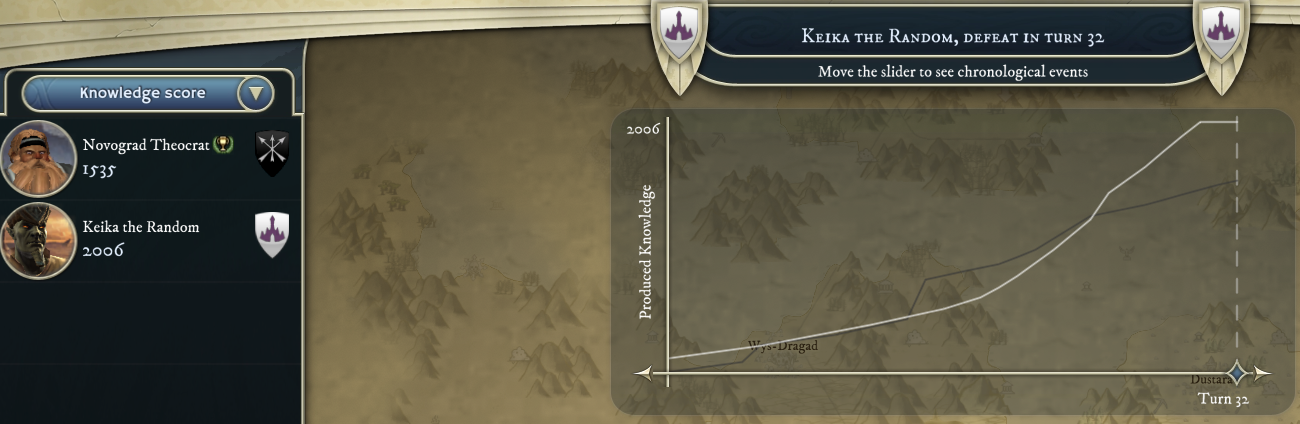Viewport: 1300px width, 424px height.
Task: Click Keika the Random's portrait
Action: coord(39,240)
